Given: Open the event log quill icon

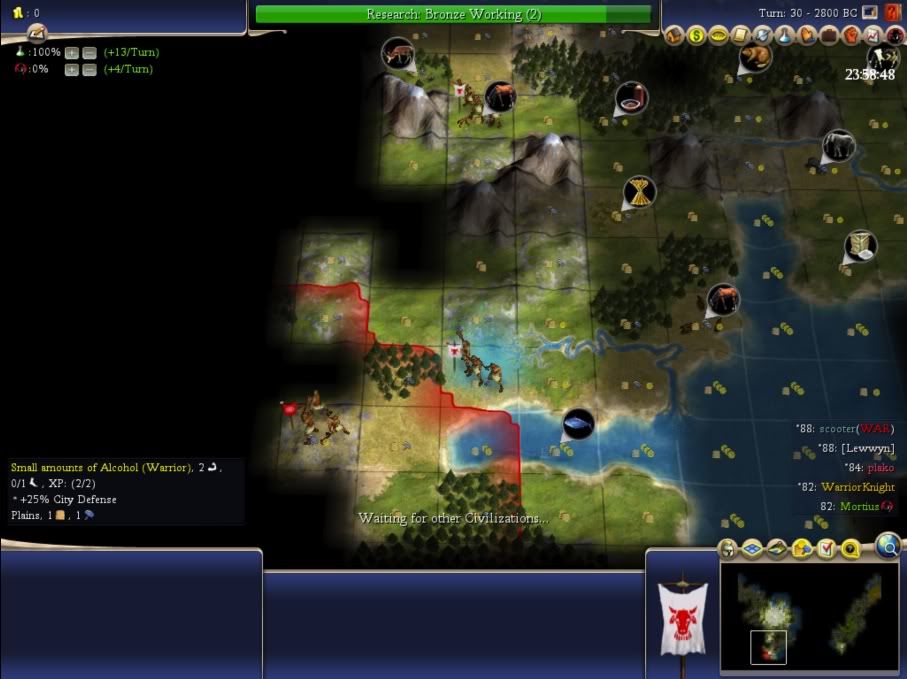Looking at the screenshot, I should point(869,12).
